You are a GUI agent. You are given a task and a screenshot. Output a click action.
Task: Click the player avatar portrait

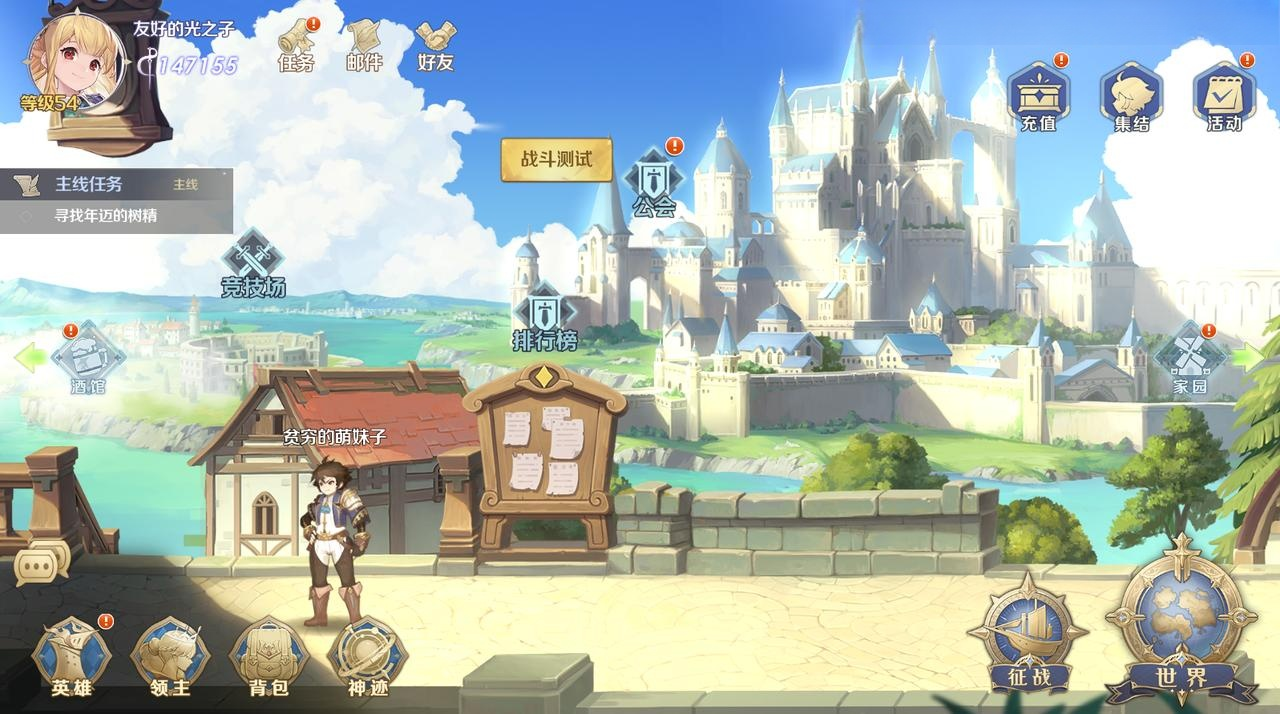[x=76, y=60]
